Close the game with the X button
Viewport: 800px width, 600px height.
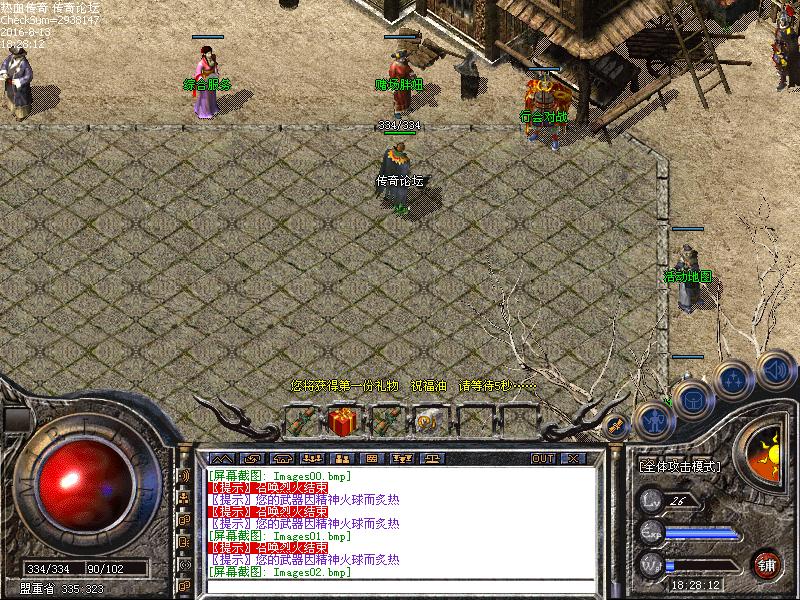572,458
